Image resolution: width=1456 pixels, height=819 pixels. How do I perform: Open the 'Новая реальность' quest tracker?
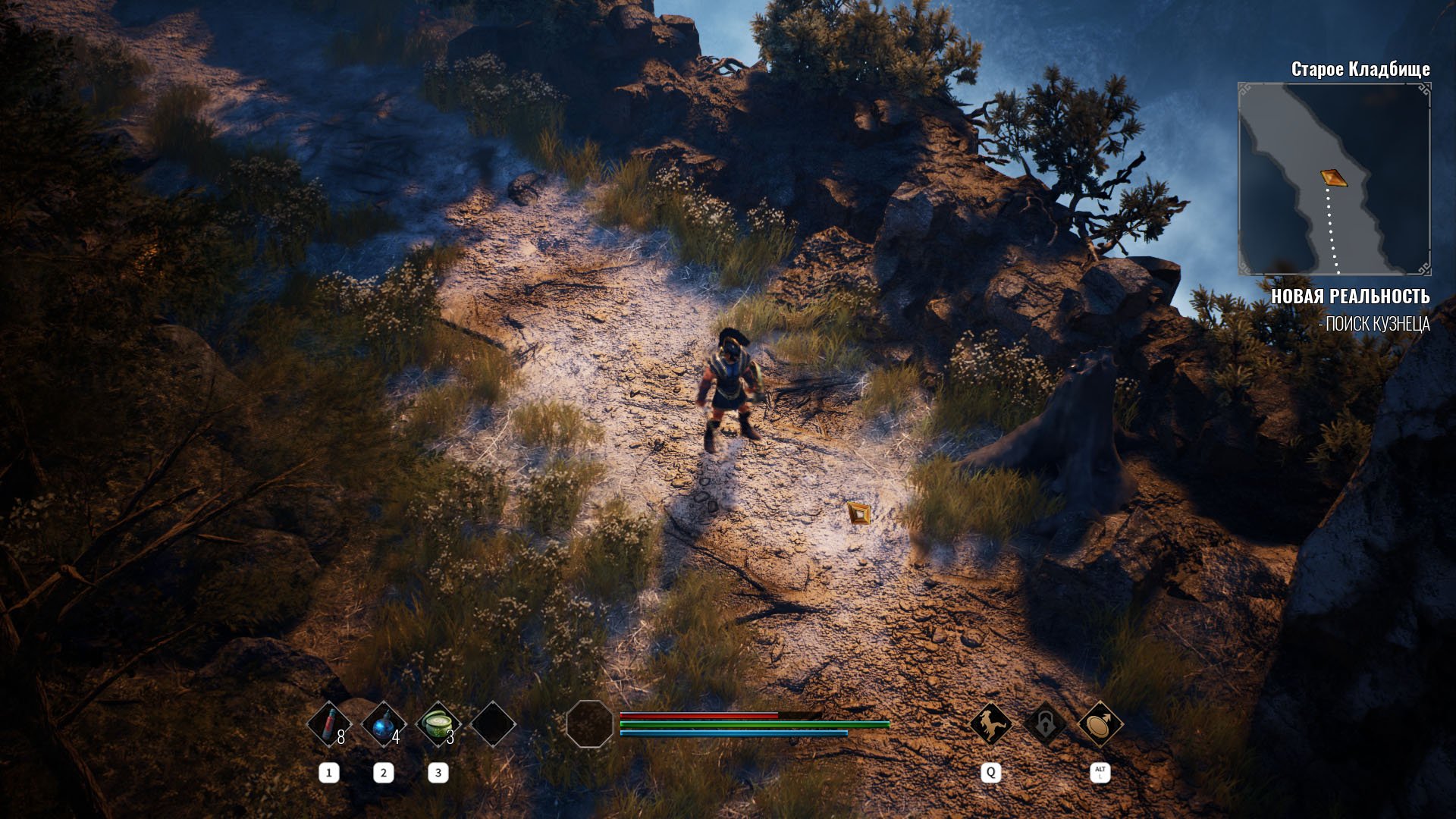pyautogui.click(x=1350, y=297)
